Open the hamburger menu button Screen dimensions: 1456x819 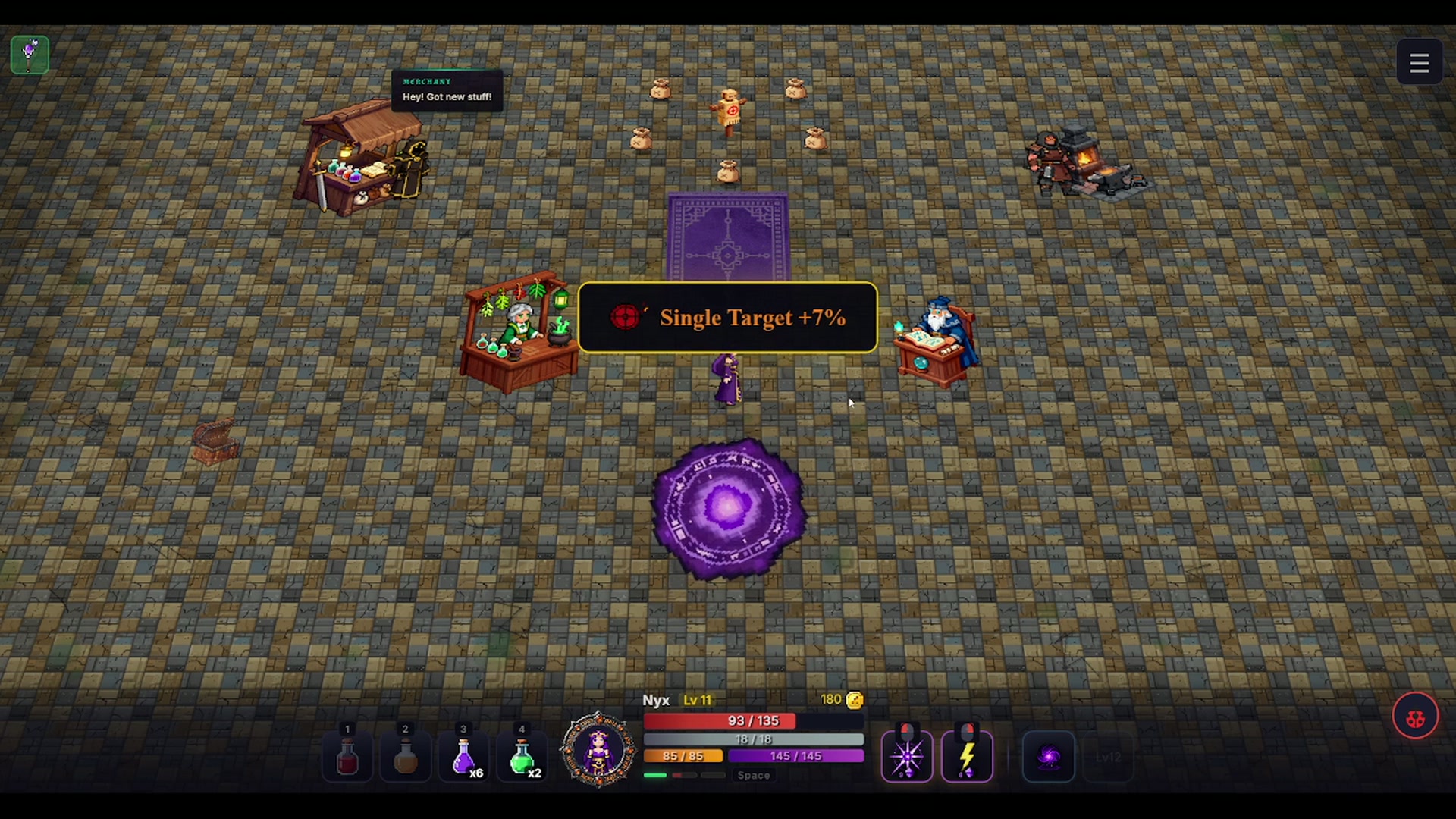[x=1419, y=63]
